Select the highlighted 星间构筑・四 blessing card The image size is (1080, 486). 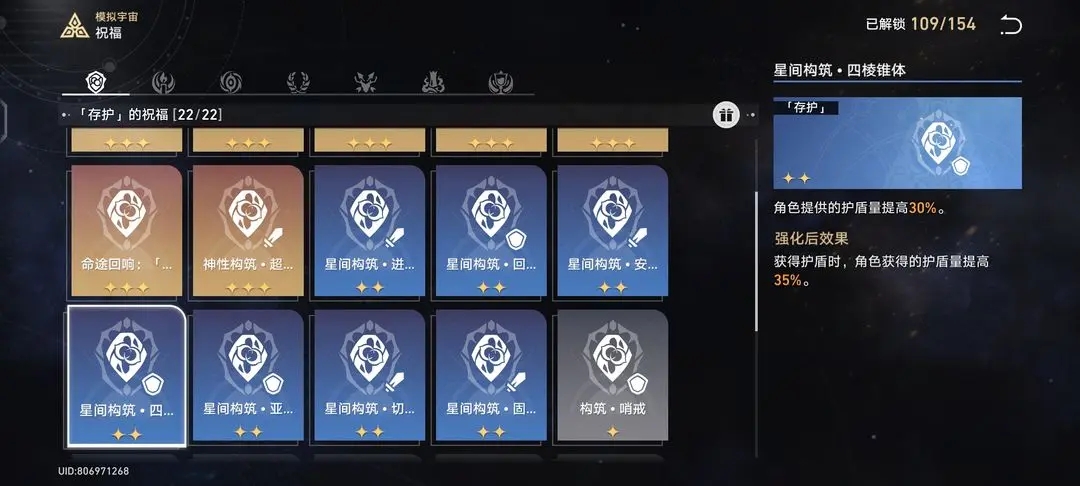[126, 376]
